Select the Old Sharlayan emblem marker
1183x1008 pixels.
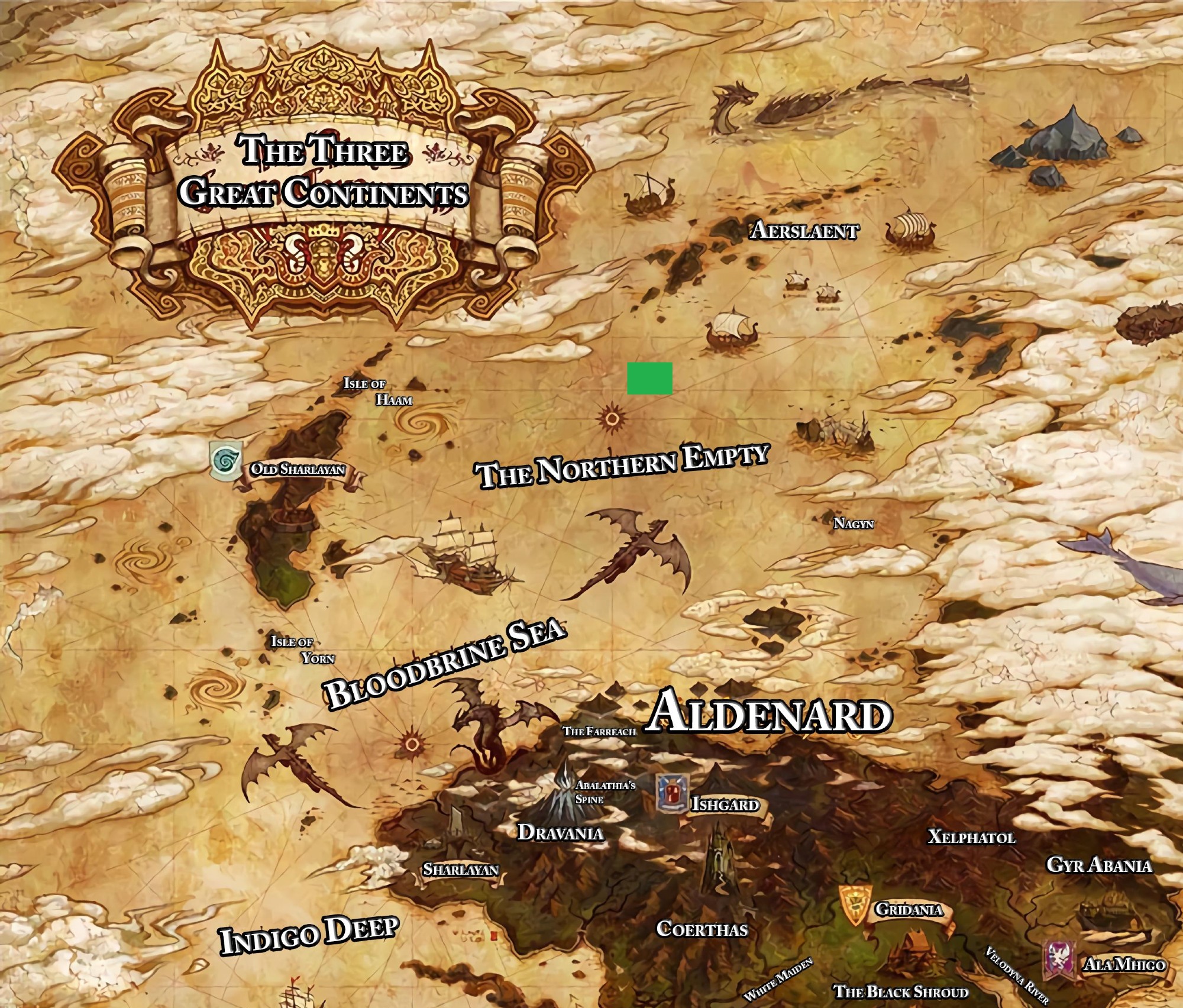click(225, 461)
